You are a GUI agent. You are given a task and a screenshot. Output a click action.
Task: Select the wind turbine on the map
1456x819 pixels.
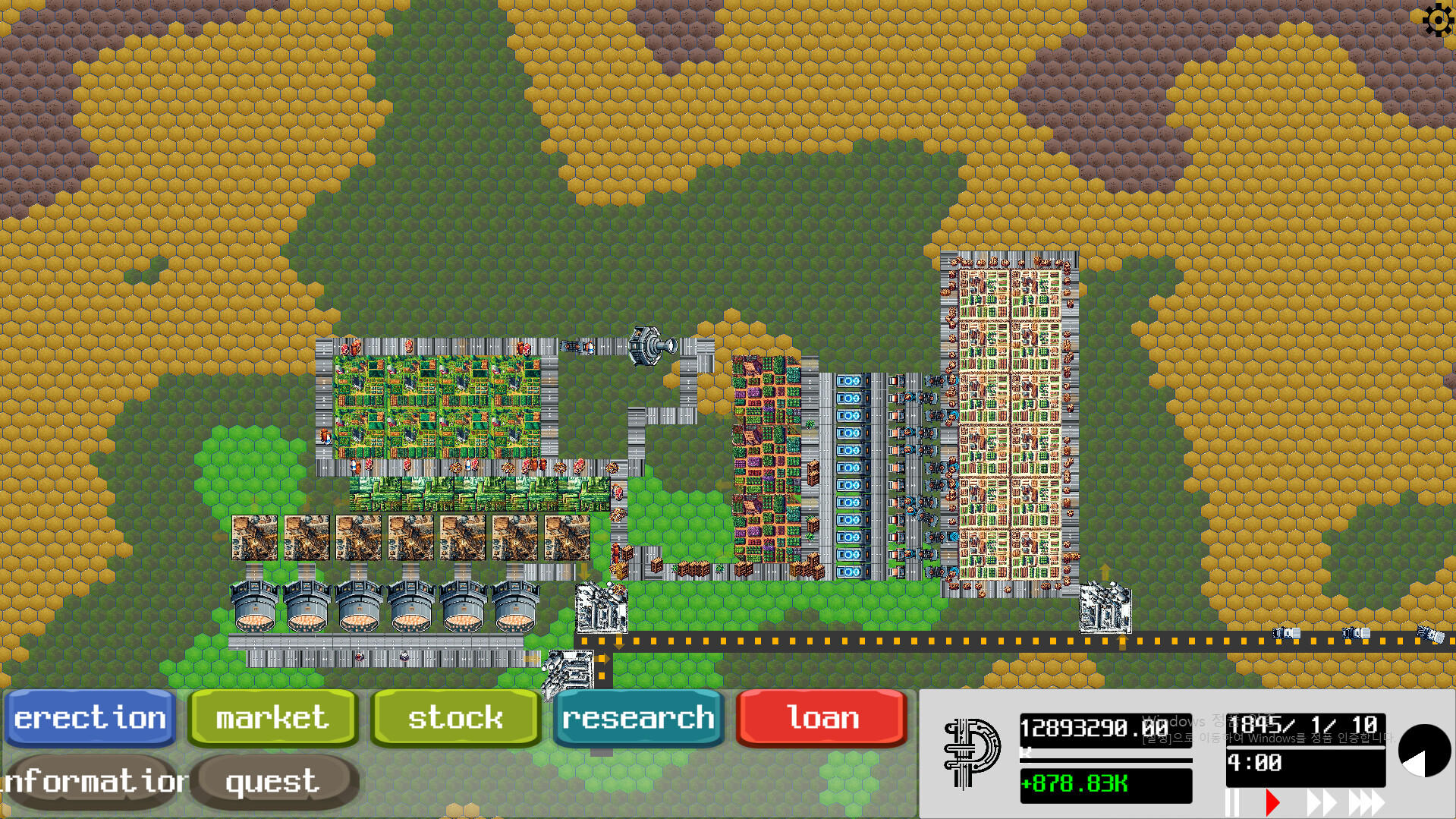click(649, 346)
